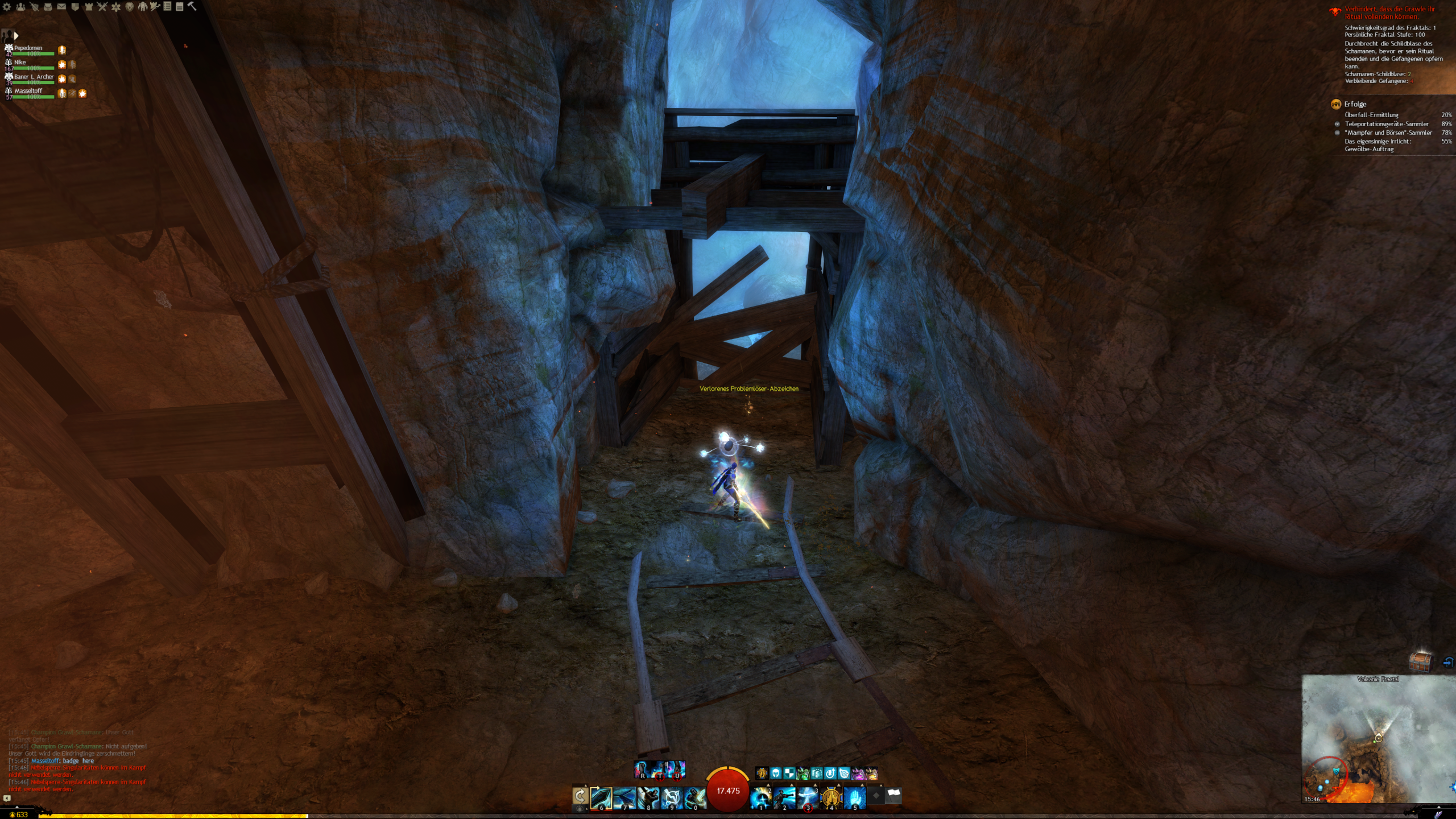The image size is (1456, 819).
Task: Select party member Masseltoff
Action: click(x=28, y=92)
